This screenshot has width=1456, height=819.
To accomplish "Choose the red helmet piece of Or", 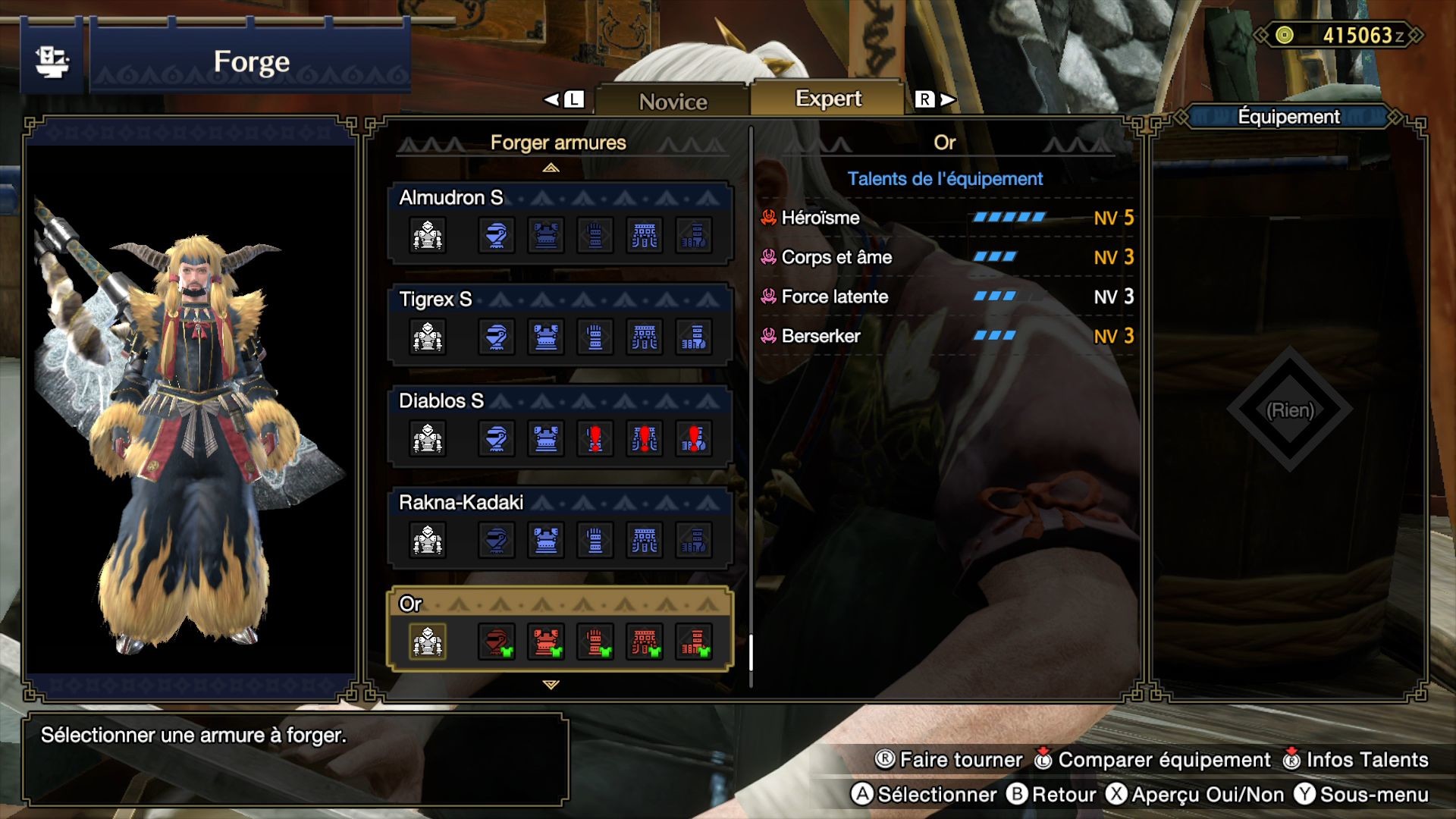I will point(497,642).
